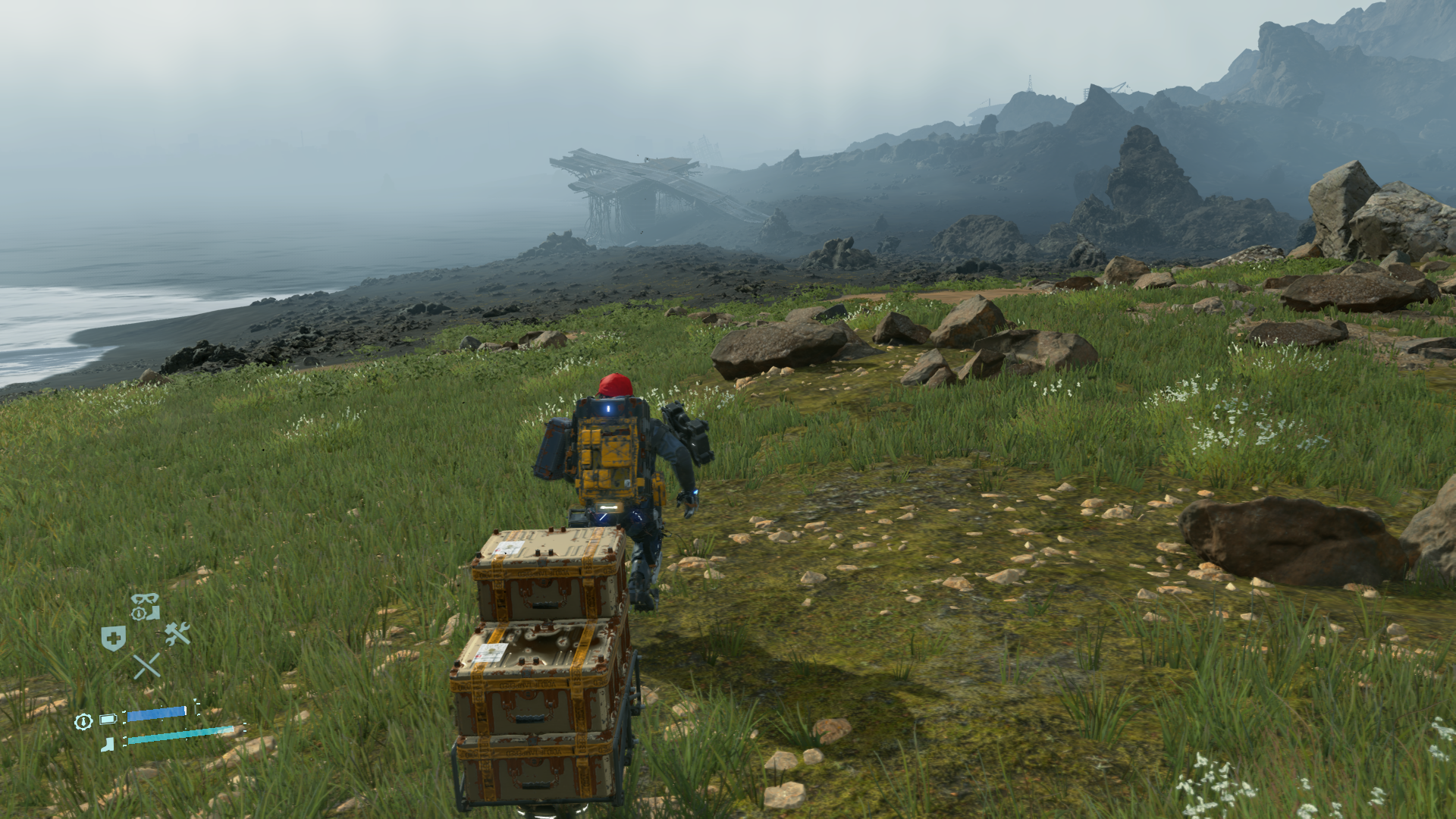
Task: Select the medical shield items icon
Action: (x=113, y=639)
